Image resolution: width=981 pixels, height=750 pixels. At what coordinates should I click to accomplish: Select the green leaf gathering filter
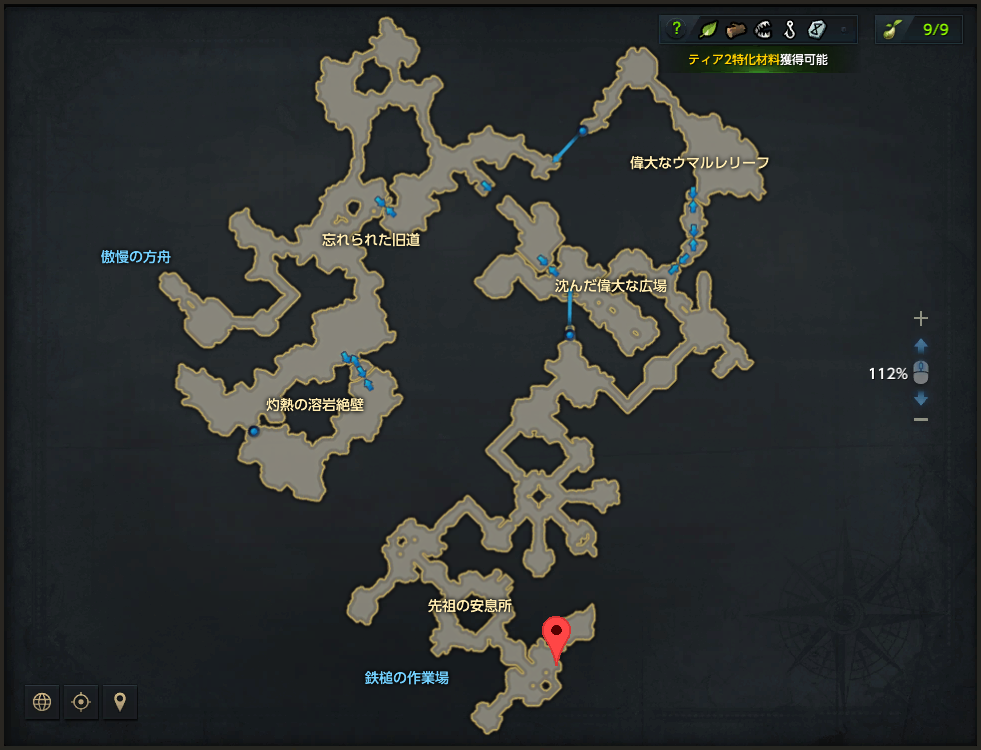pyautogui.click(x=707, y=29)
